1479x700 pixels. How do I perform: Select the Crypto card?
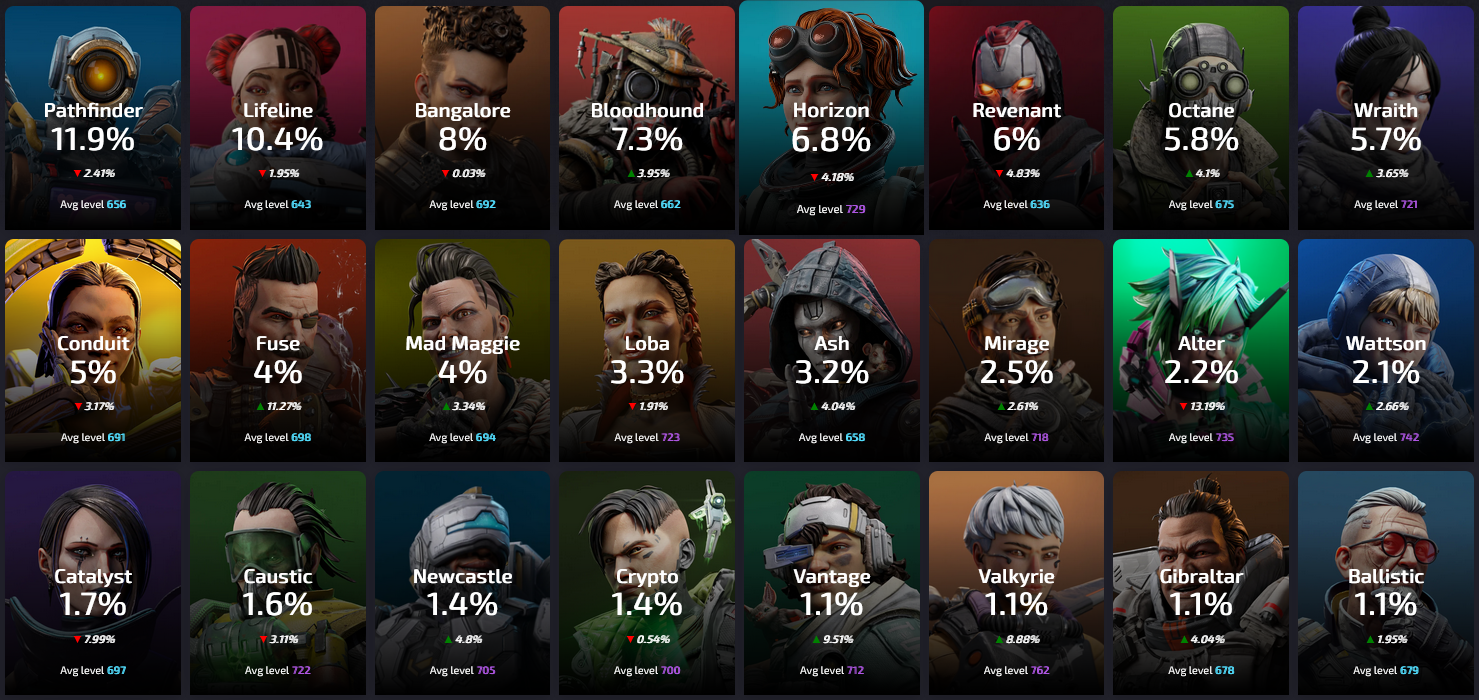[647, 584]
